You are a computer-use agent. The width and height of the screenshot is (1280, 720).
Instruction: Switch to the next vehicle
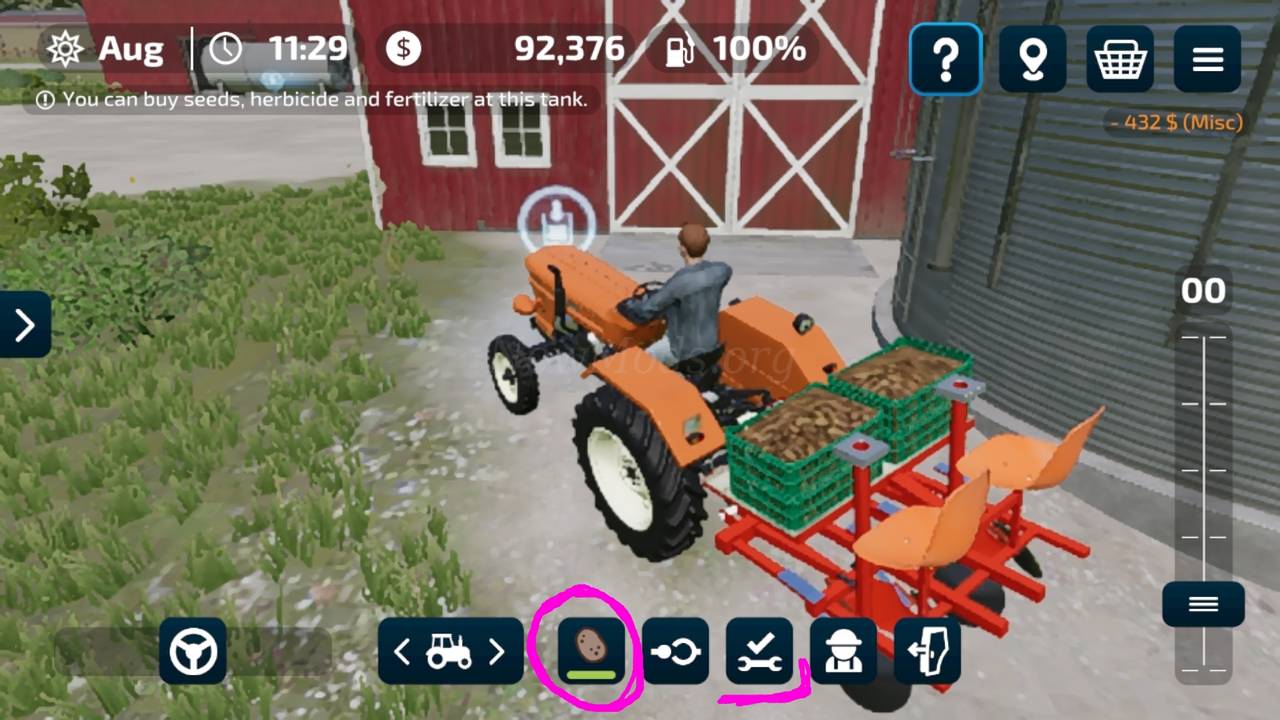[497, 652]
